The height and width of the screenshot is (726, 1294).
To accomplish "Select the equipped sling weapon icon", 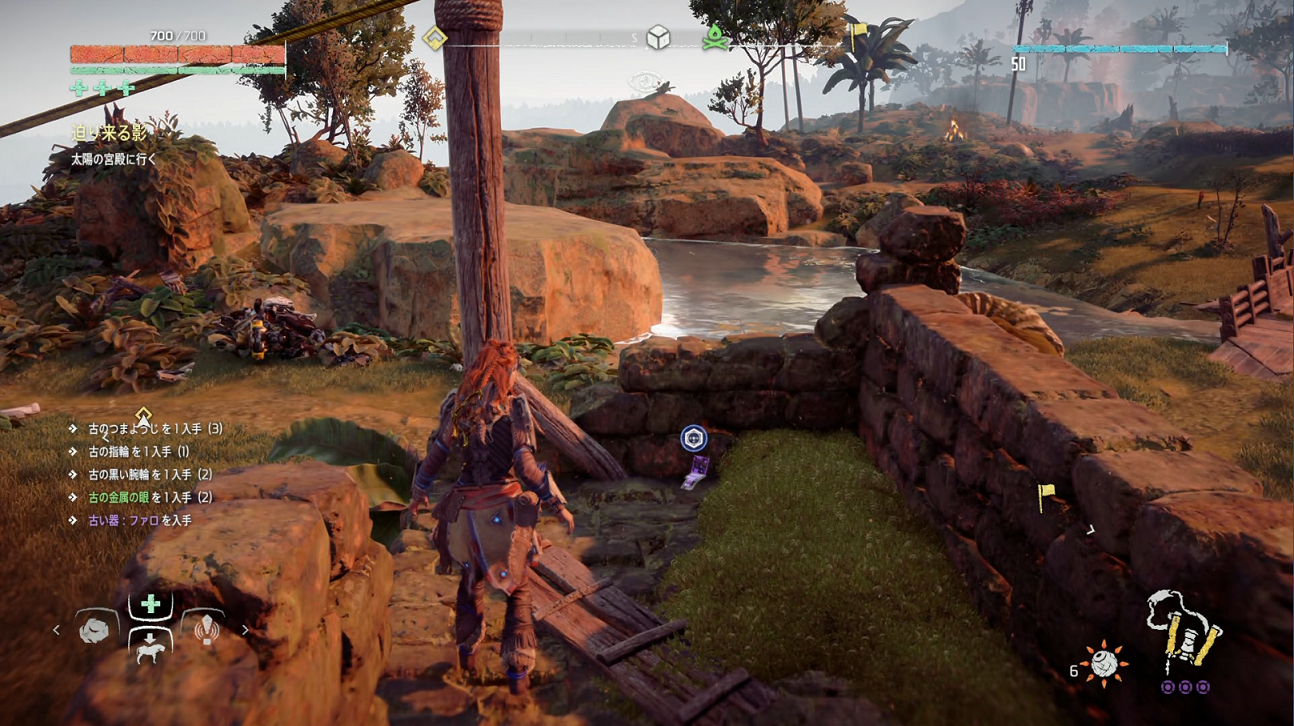I will [1185, 632].
